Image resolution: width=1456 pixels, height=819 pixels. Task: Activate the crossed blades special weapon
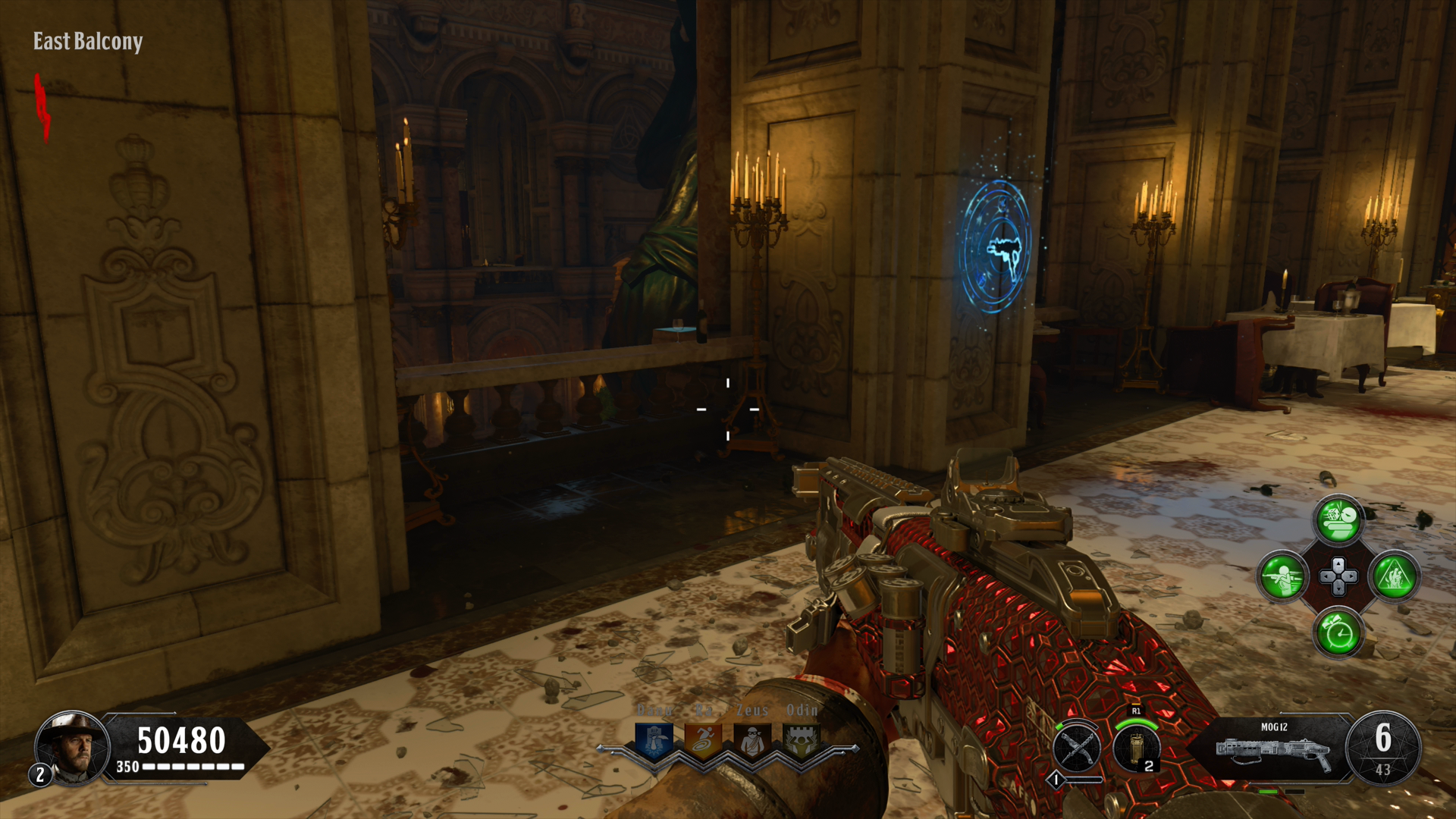pyautogui.click(x=1077, y=748)
